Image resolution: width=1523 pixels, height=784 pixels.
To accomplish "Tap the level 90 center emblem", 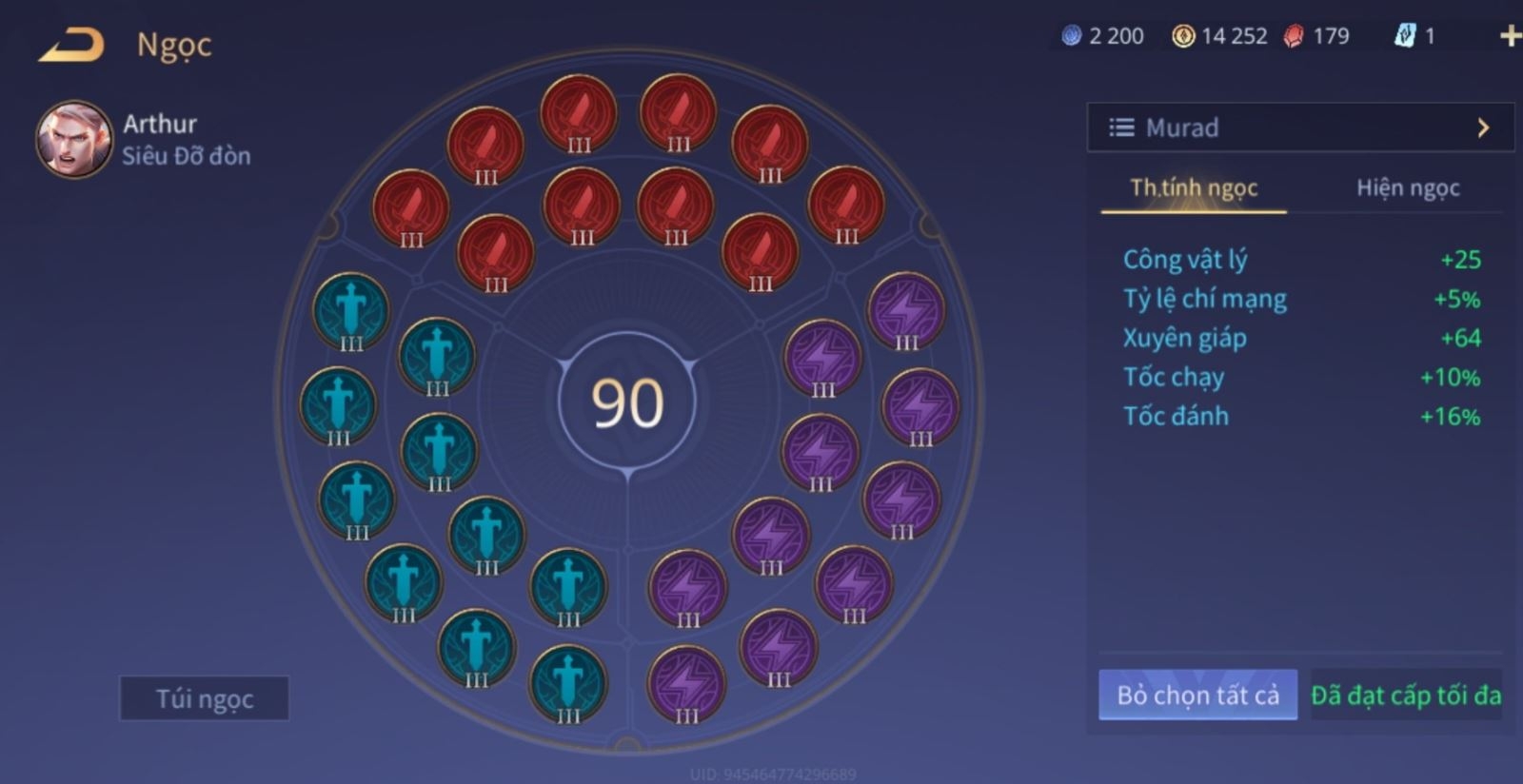I will point(627,402).
